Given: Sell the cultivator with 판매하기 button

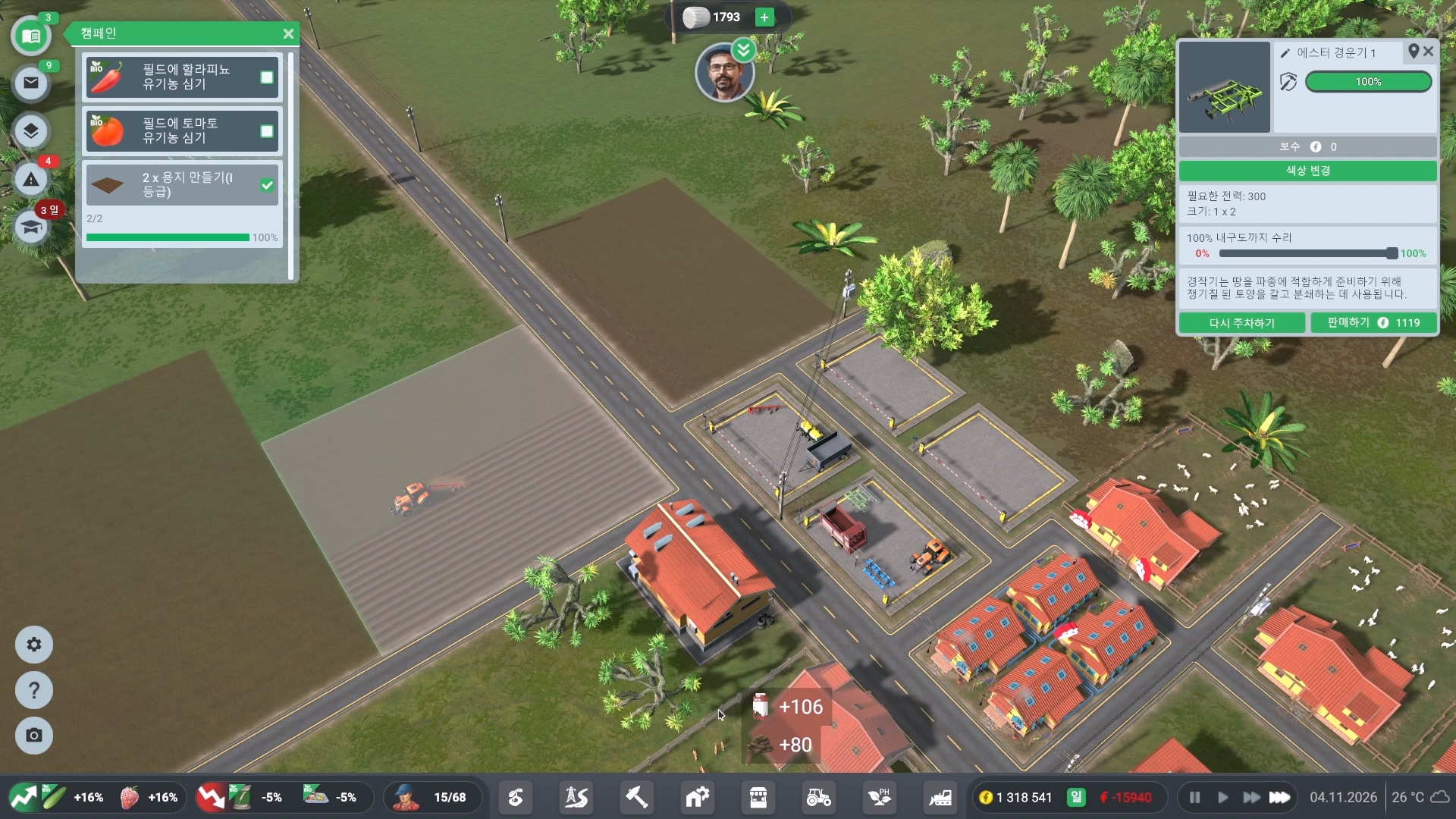Looking at the screenshot, I should click(1373, 323).
